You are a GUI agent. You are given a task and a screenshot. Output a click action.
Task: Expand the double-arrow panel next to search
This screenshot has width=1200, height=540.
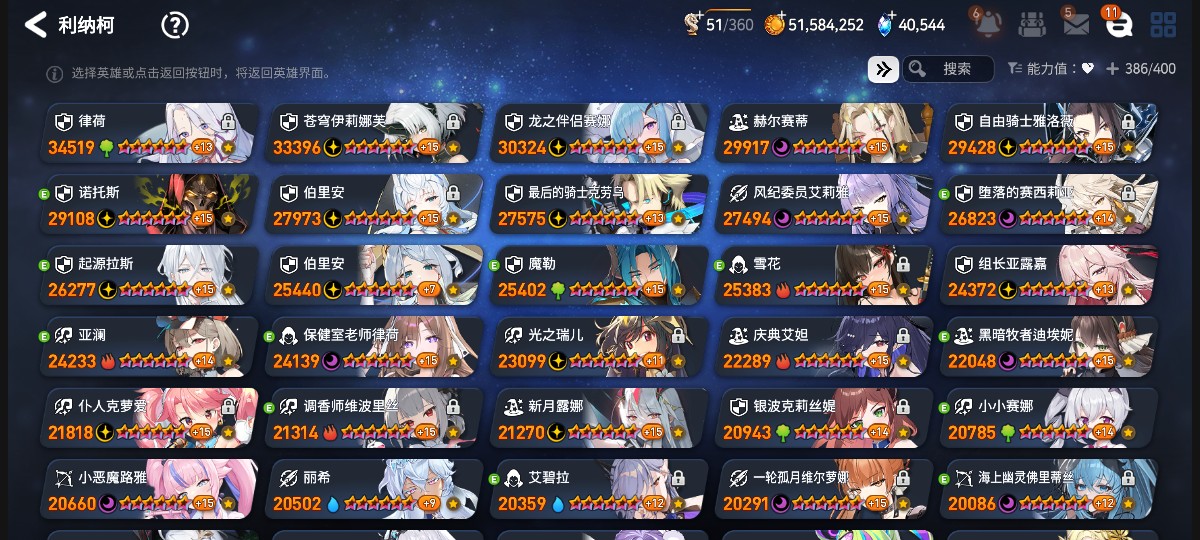883,69
